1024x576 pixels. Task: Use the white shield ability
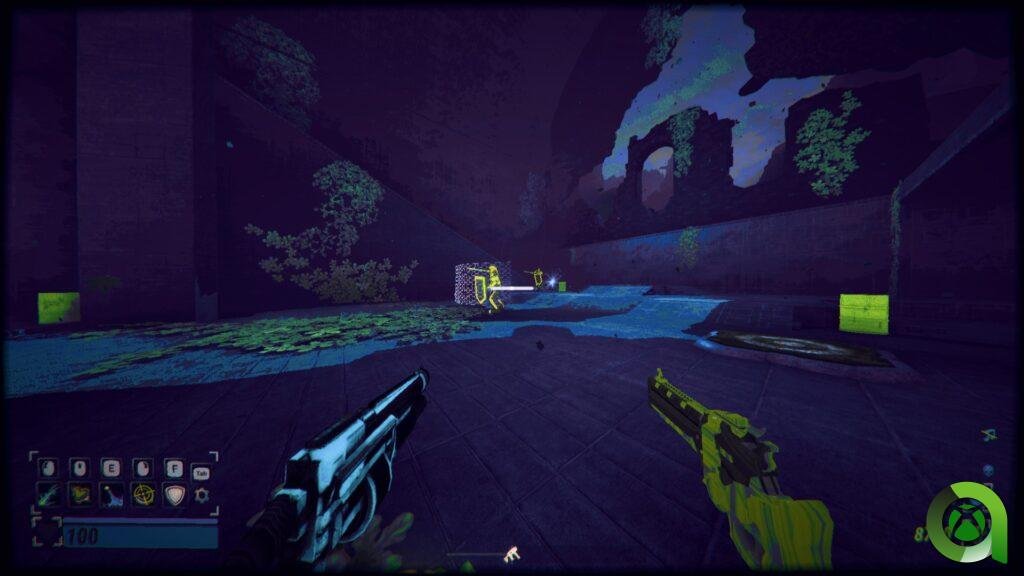tap(176, 494)
